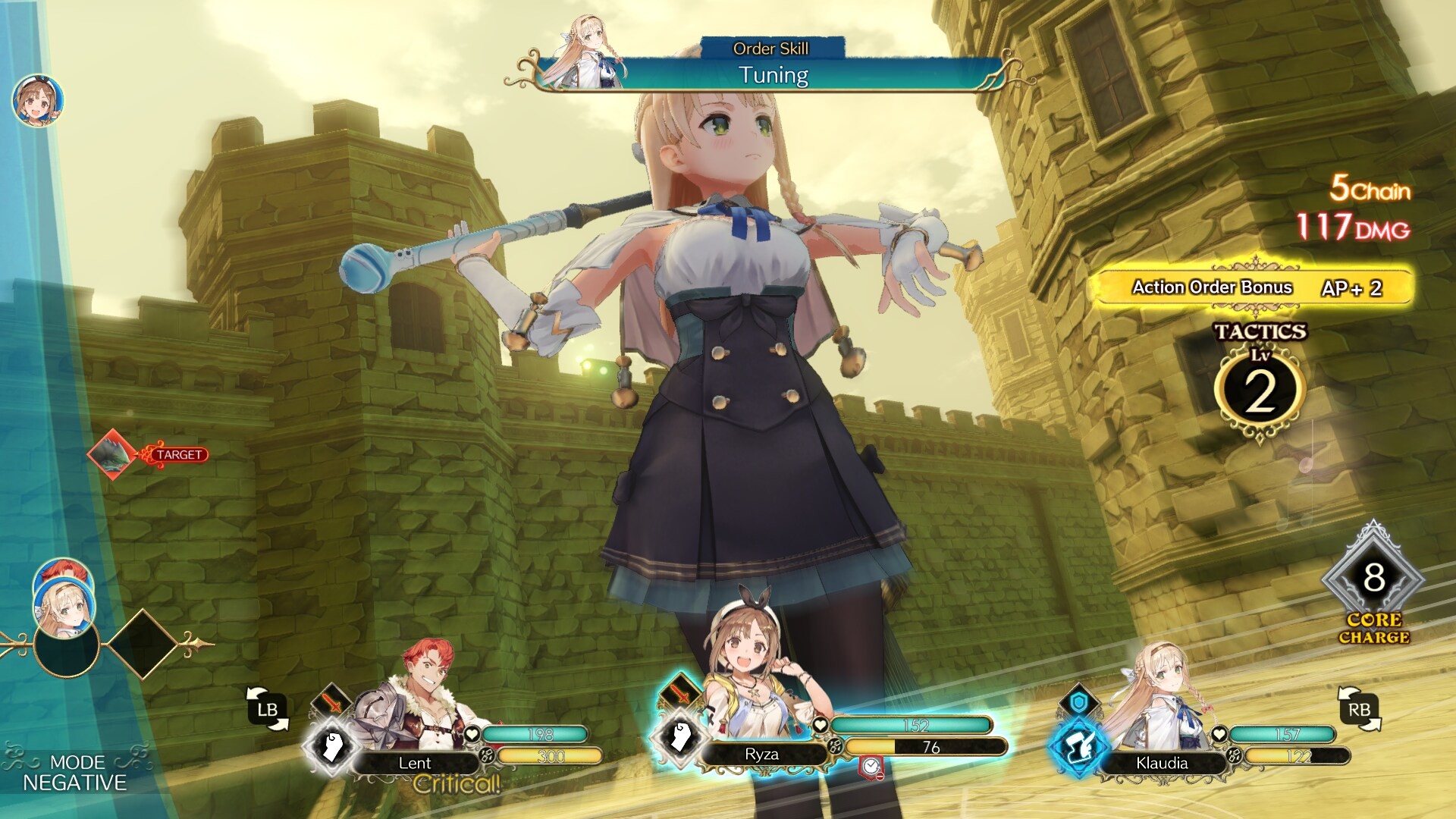Image resolution: width=1456 pixels, height=819 pixels.
Task: Click the Action Order Bonus AP+2 banner
Action: click(1259, 287)
